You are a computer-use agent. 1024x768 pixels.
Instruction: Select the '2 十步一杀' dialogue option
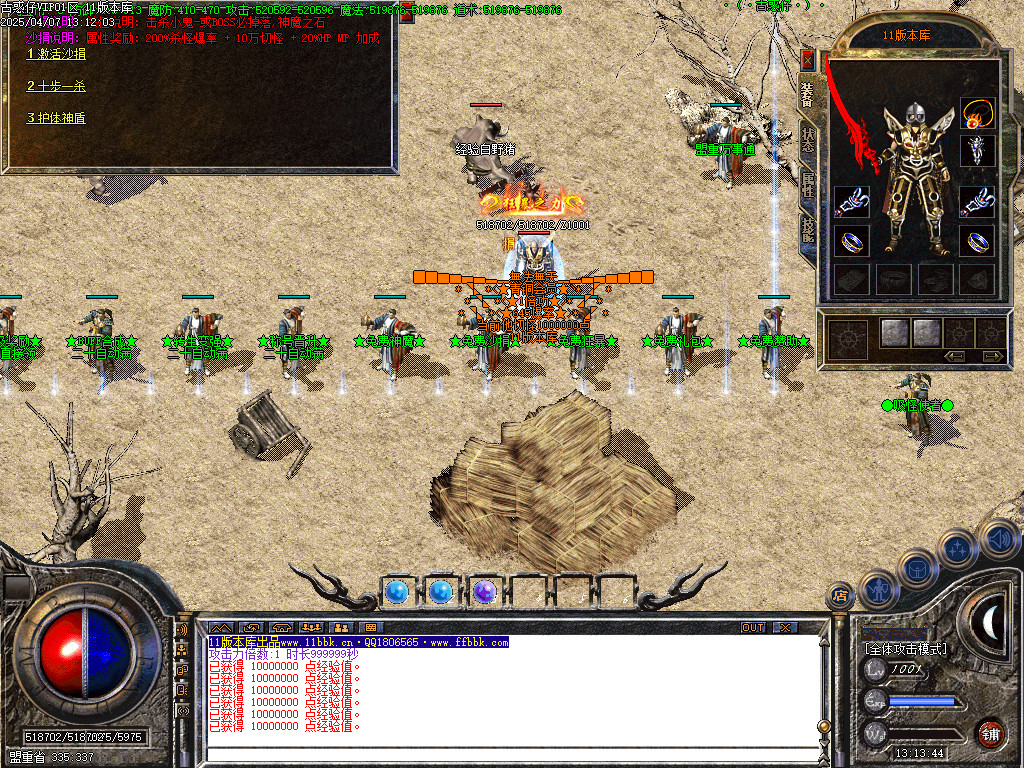pos(56,86)
